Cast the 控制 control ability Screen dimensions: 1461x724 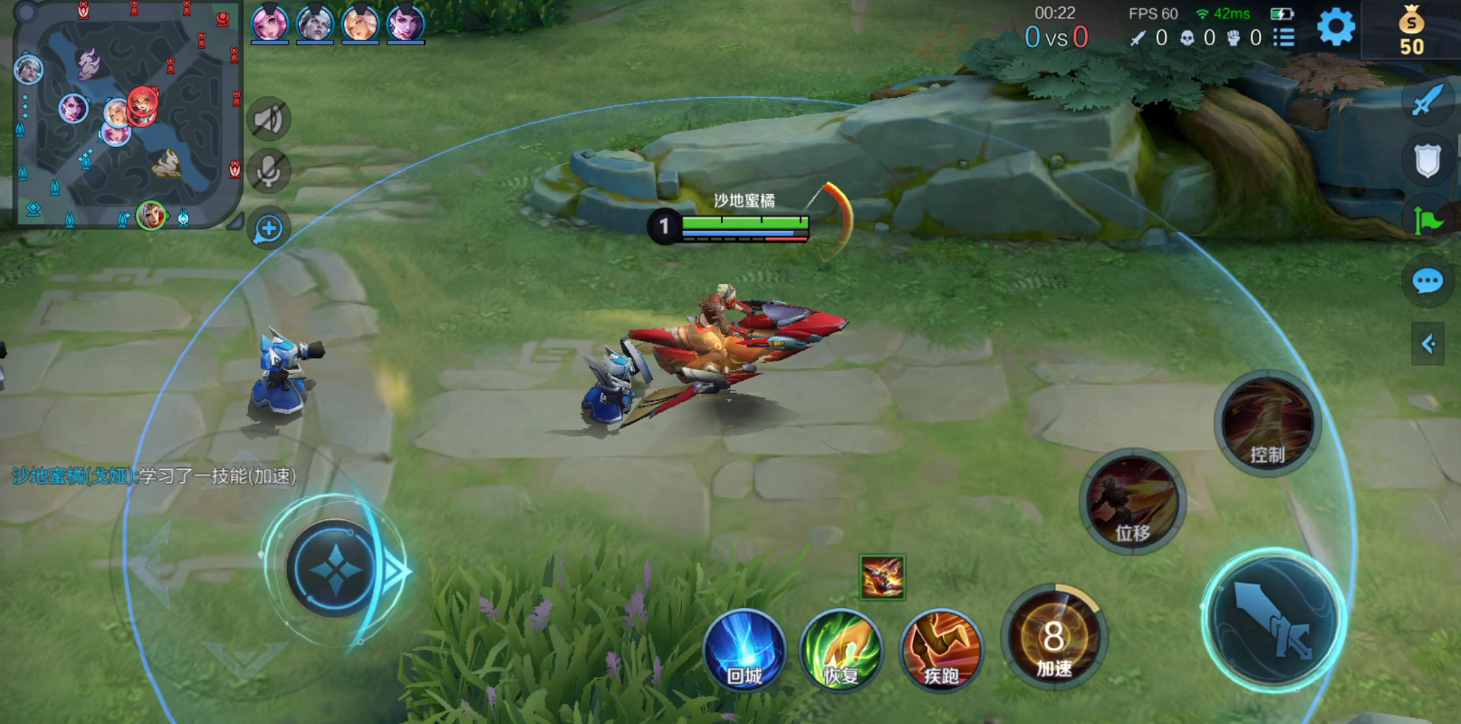[1267, 423]
